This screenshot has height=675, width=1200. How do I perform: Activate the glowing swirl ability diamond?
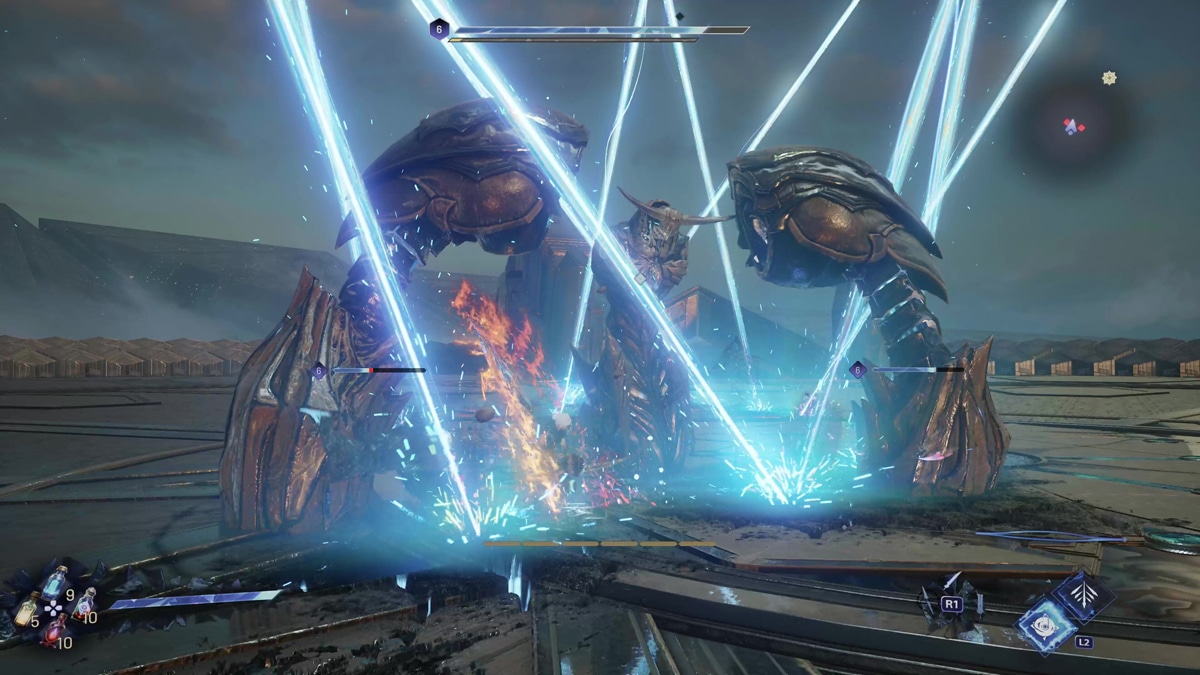[1045, 627]
